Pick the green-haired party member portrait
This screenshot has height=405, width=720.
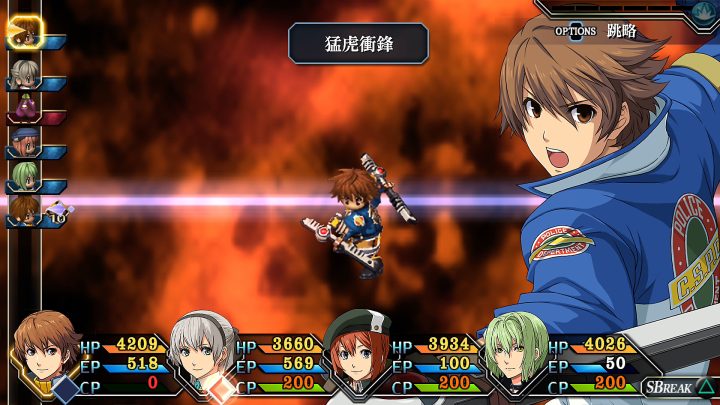tap(513, 350)
